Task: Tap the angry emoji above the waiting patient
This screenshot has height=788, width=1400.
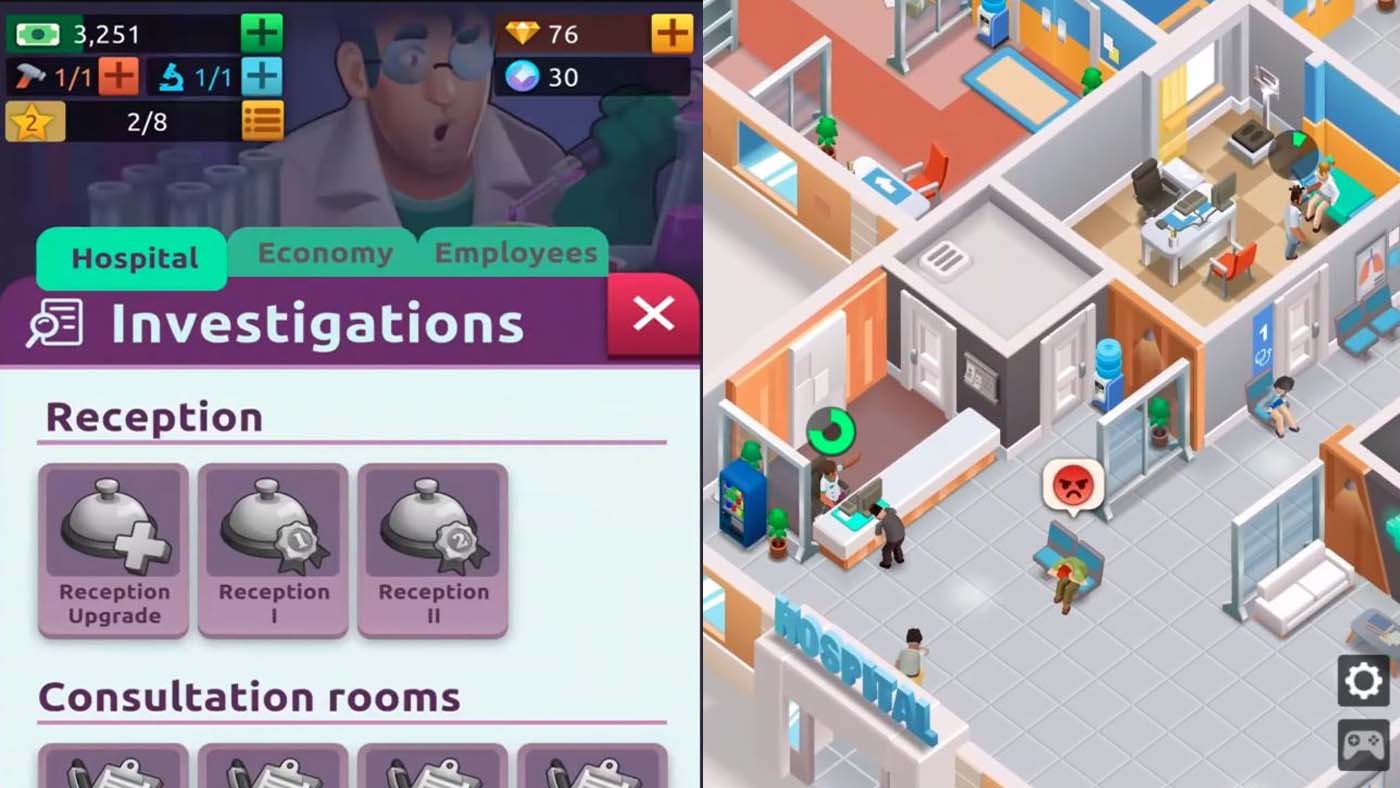Action: pyautogui.click(x=1073, y=485)
